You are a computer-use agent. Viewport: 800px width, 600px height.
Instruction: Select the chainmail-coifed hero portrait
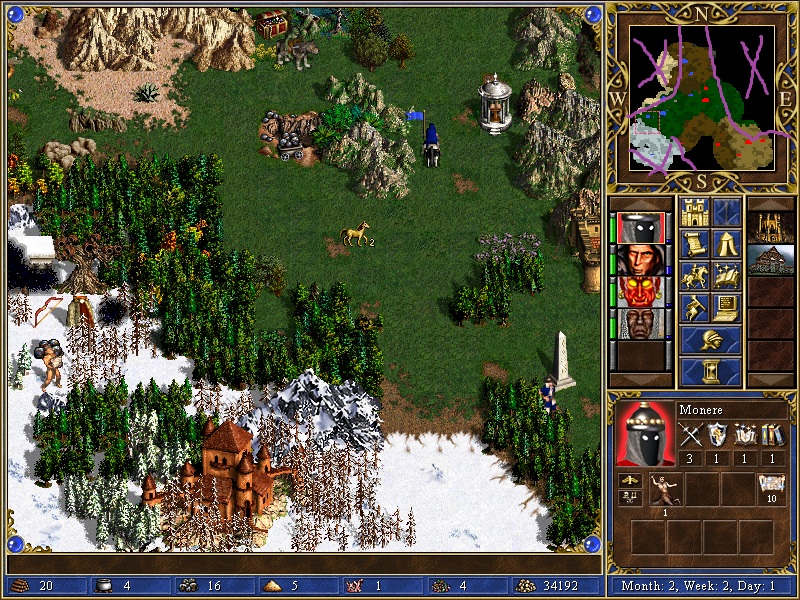637,324
